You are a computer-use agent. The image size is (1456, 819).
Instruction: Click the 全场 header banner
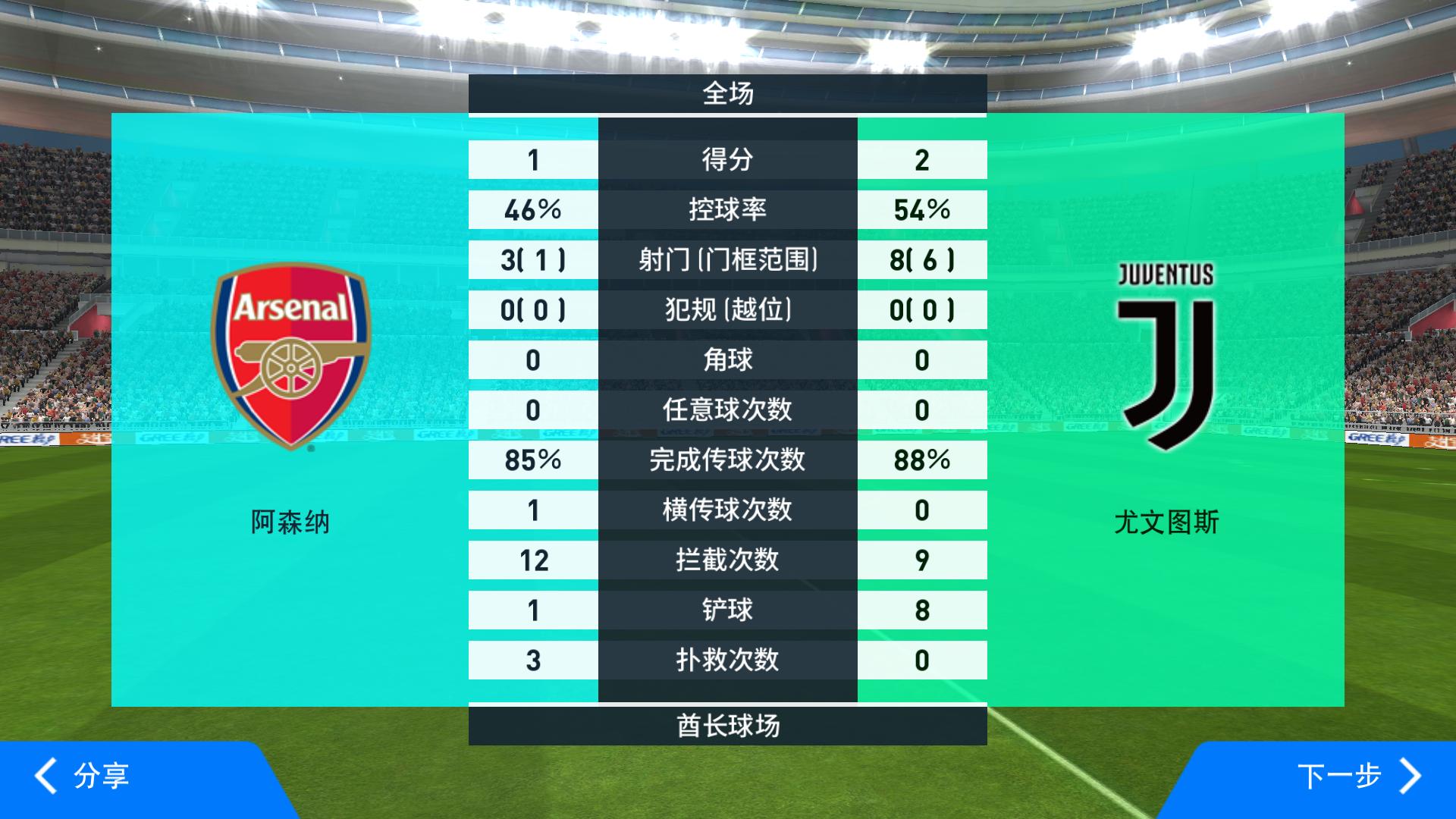pos(726,93)
